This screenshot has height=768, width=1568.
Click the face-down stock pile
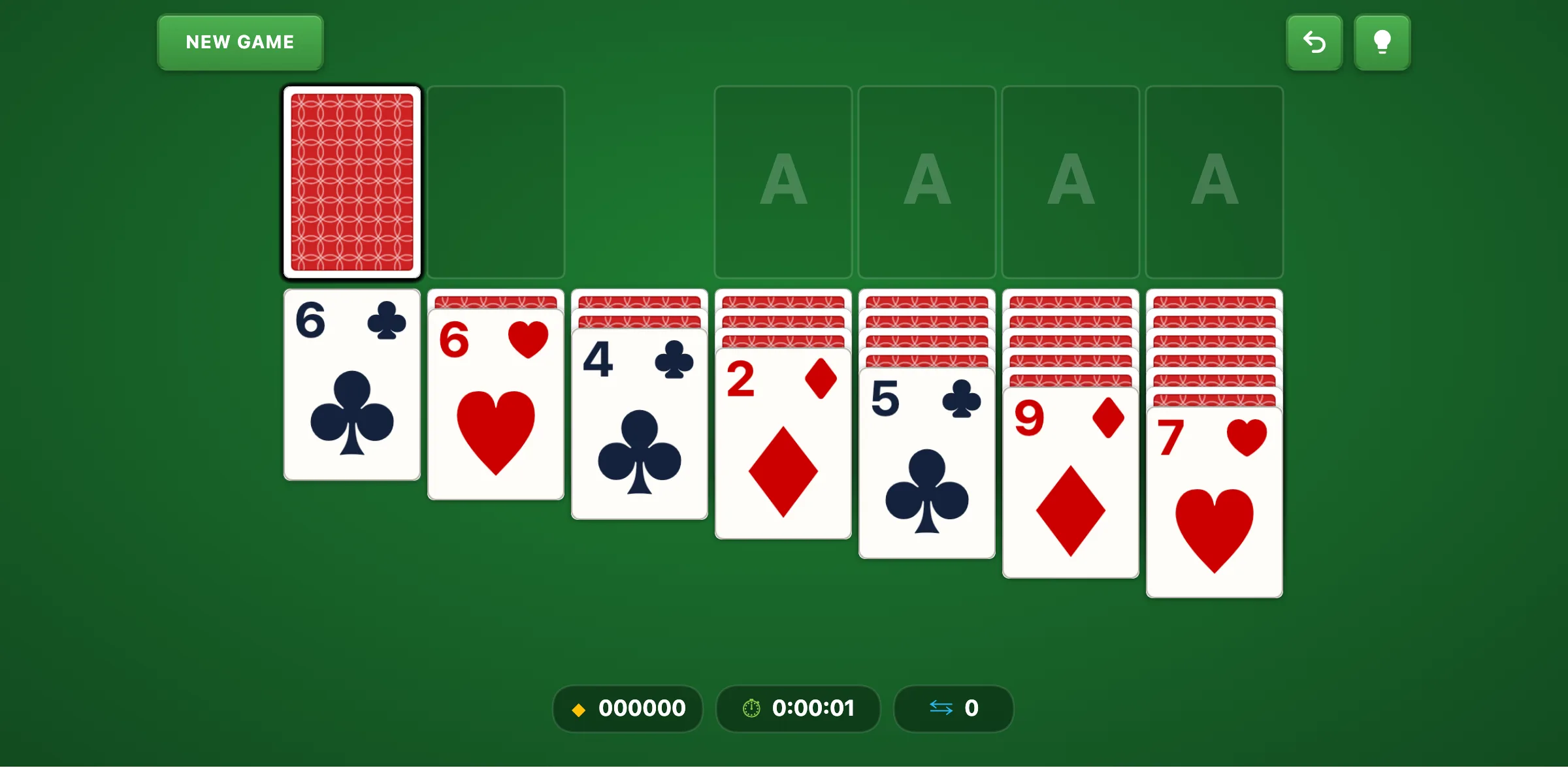pos(352,182)
